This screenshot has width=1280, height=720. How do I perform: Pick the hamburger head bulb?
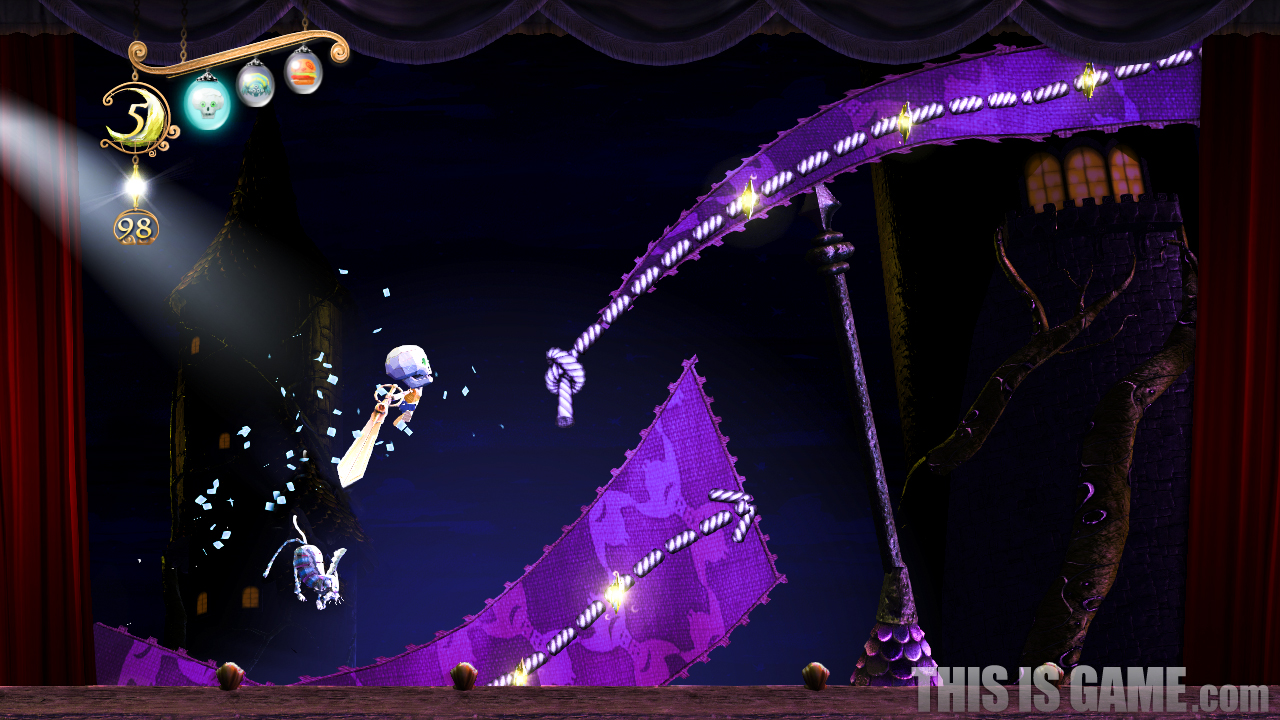(303, 72)
